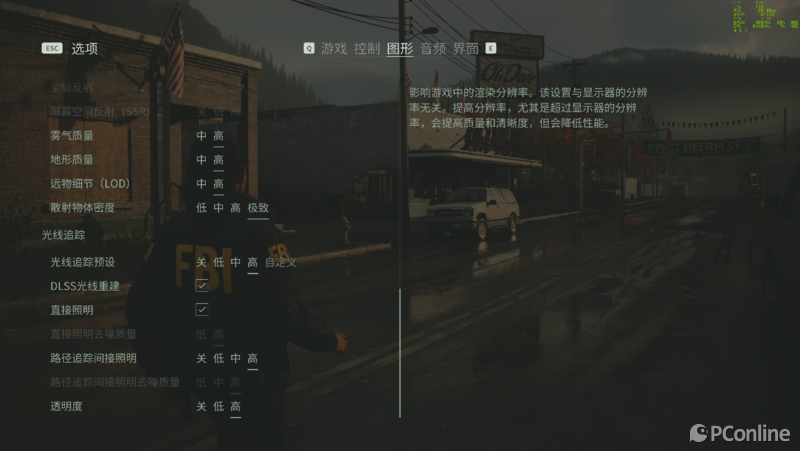Screen dimensions: 800x451
Task: Open the 控制 settings tab
Action: coord(367,48)
